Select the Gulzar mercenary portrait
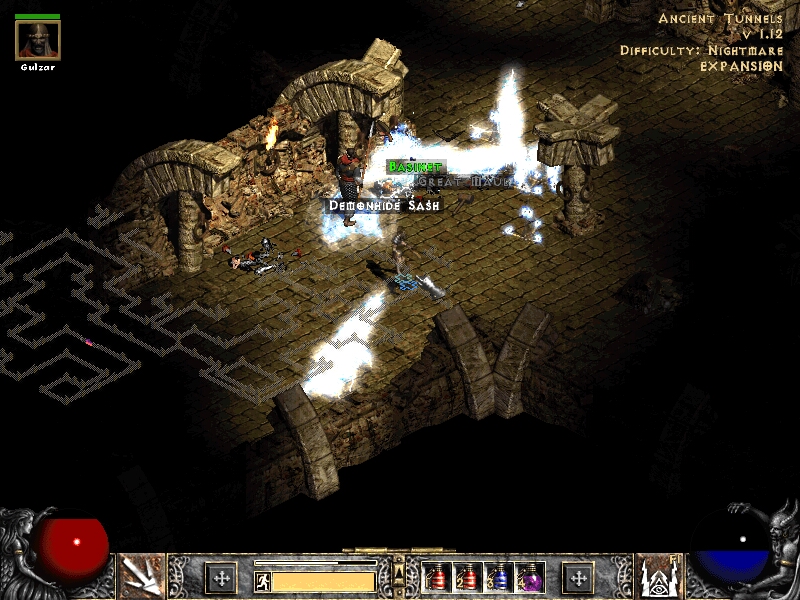Screen dimensions: 800x600 point(38,40)
